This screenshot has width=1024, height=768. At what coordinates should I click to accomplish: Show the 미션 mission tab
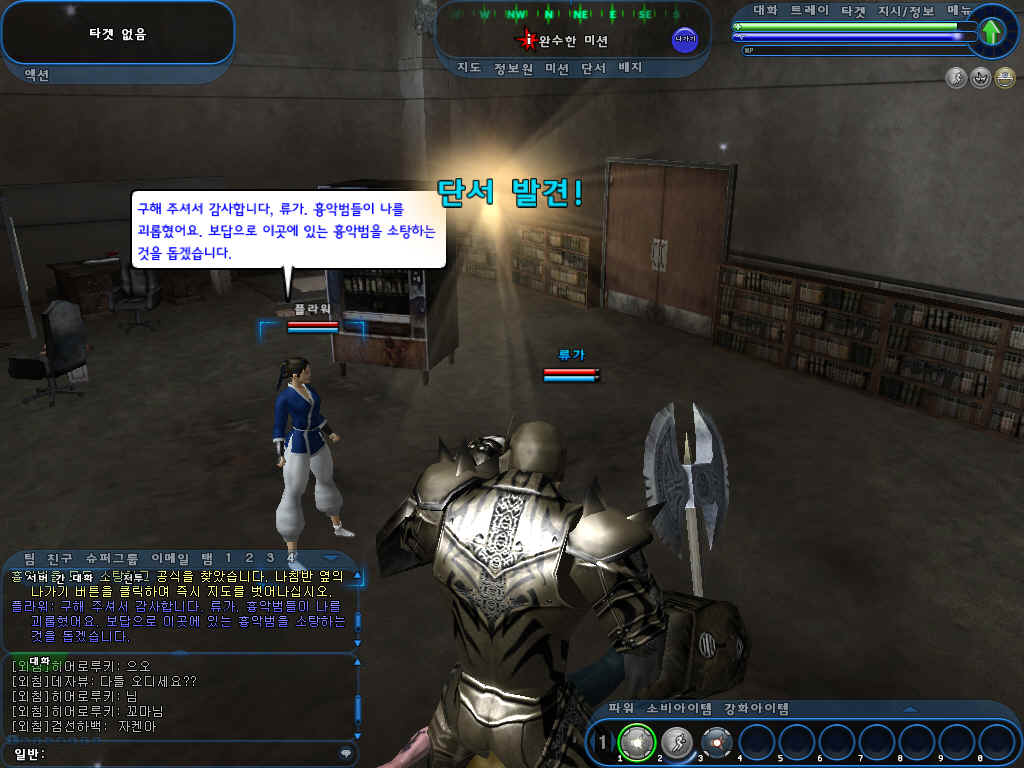[557, 68]
